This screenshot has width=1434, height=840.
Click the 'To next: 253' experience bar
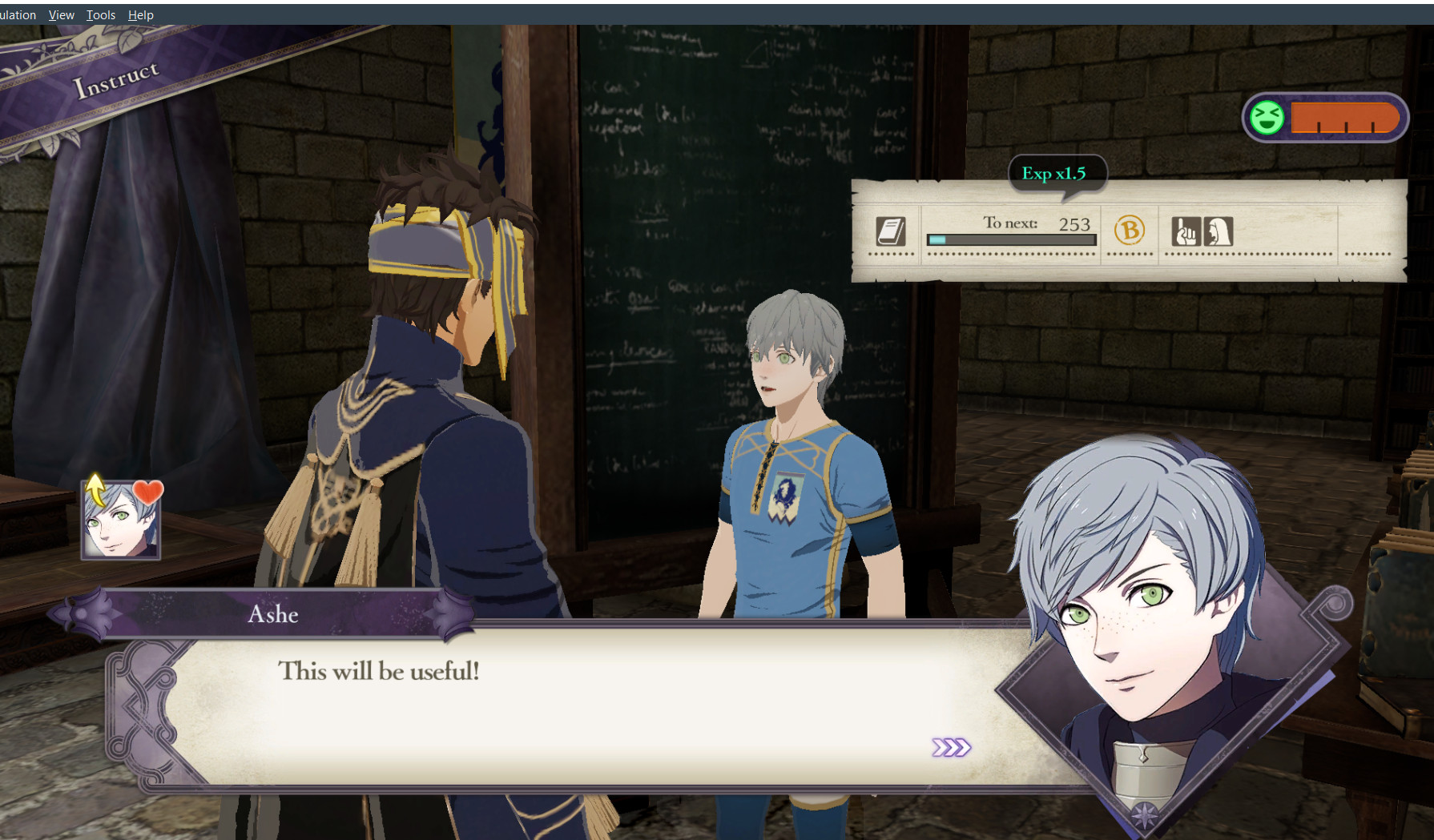tap(1010, 230)
